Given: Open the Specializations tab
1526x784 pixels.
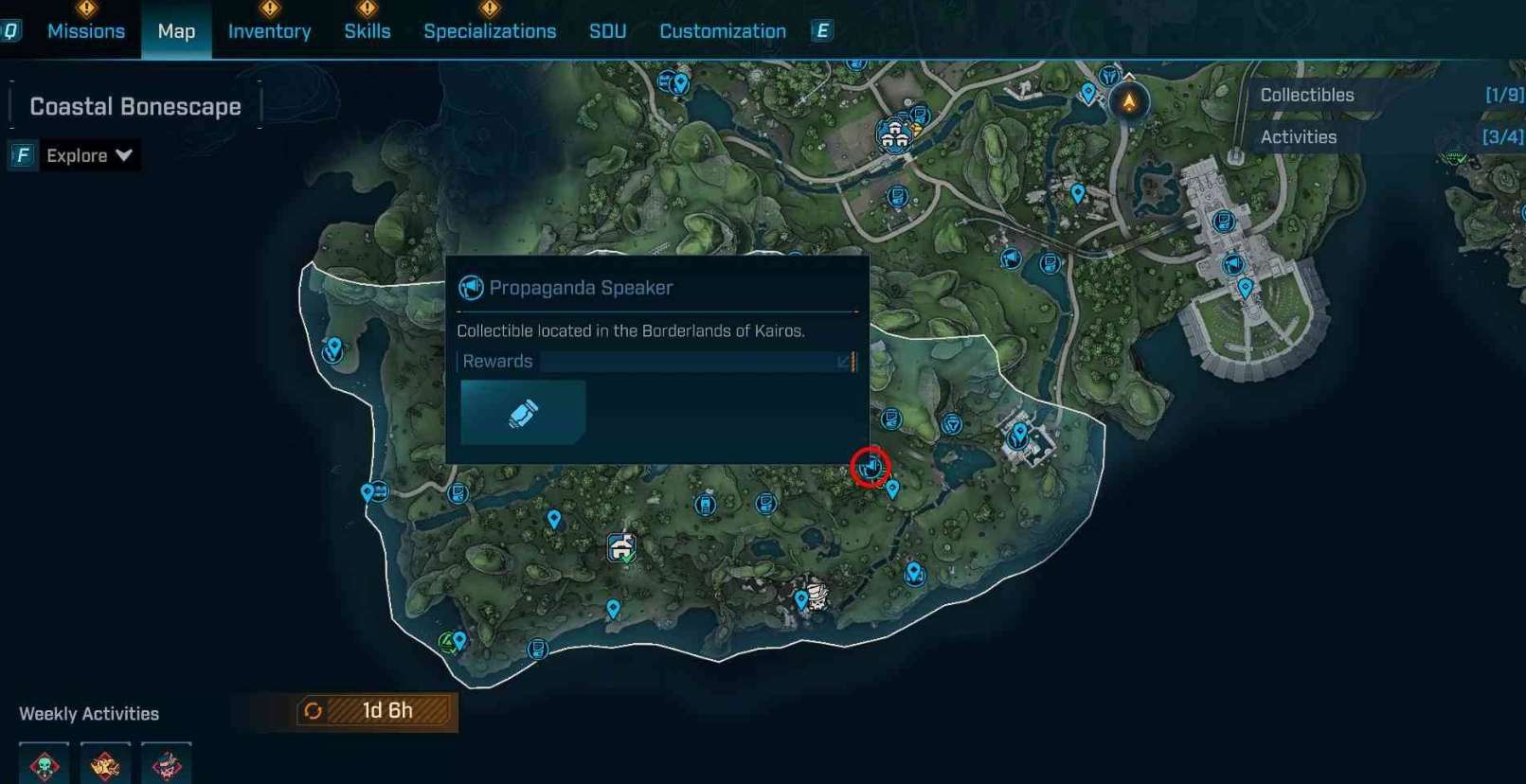Looking at the screenshot, I should (x=490, y=31).
